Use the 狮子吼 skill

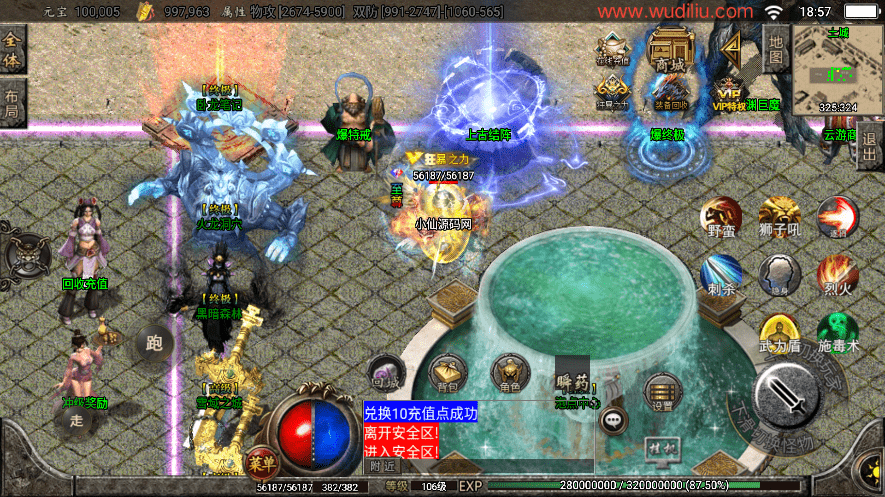(x=779, y=217)
